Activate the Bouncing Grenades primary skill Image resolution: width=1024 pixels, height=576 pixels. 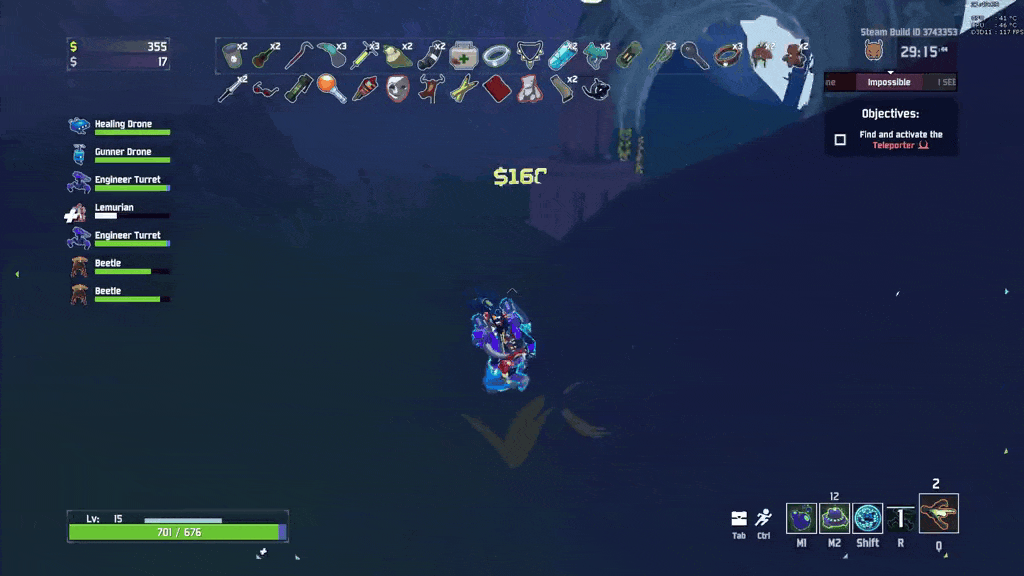801,518
